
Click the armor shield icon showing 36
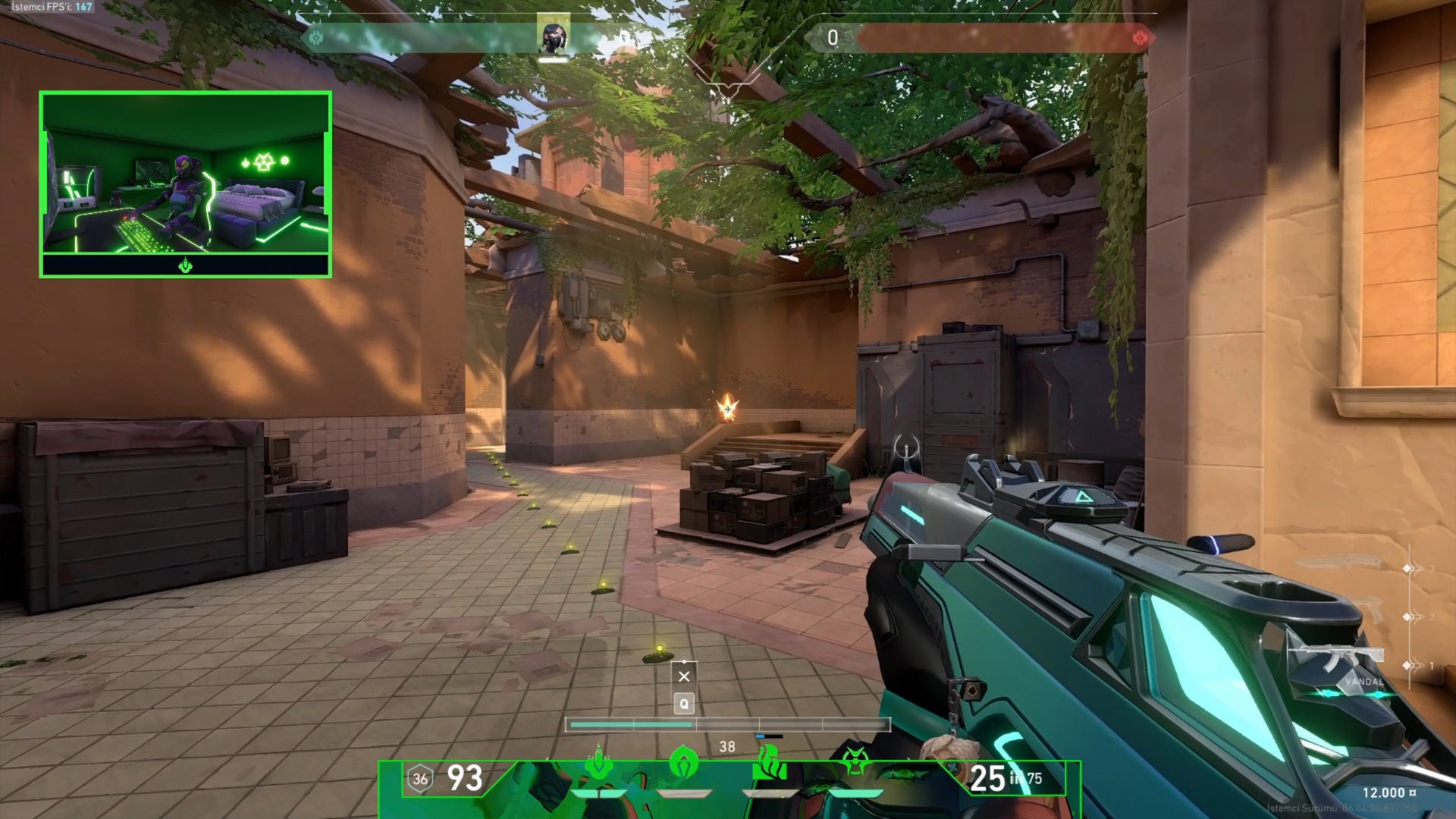pyautogui.click(x=419, y=778)
